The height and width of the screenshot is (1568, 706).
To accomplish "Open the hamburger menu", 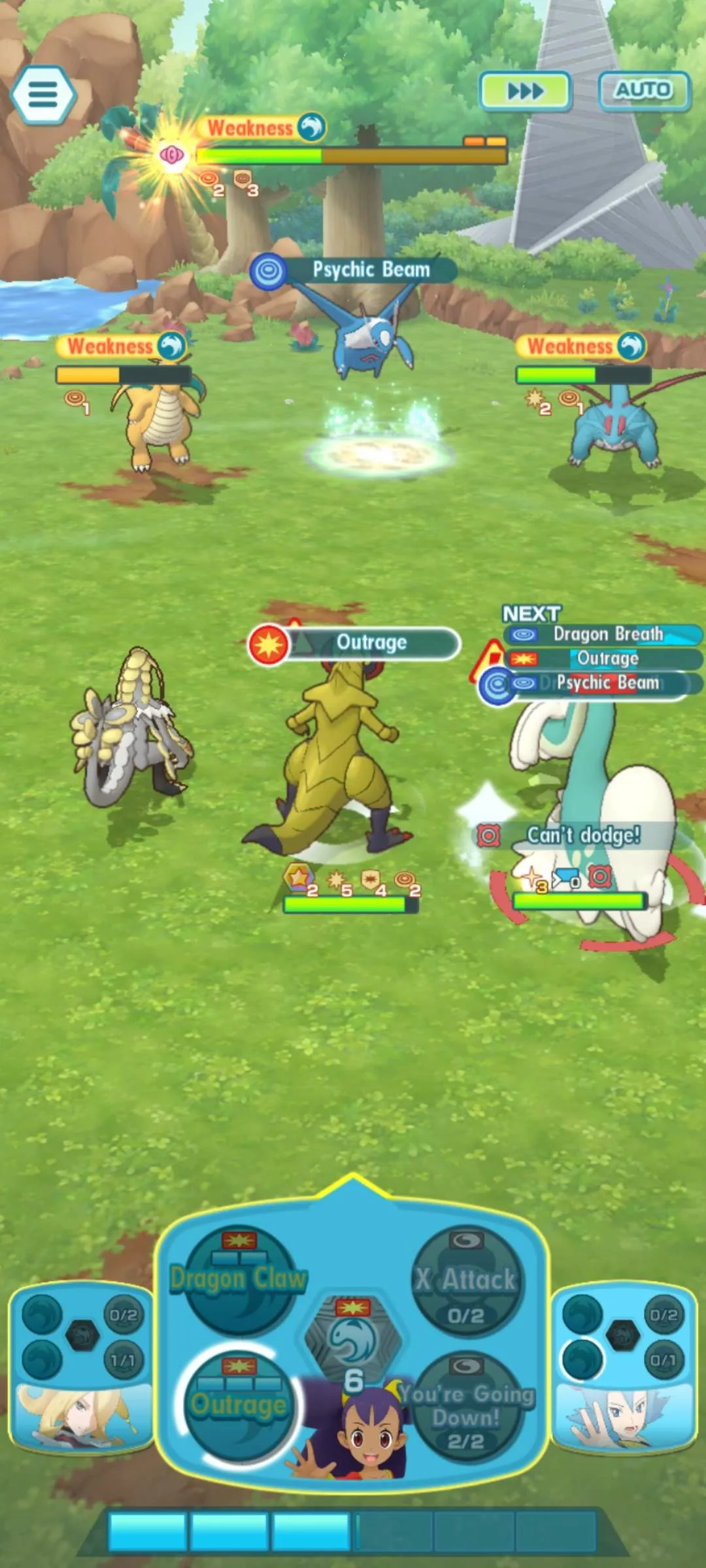I will coord(43,95).
